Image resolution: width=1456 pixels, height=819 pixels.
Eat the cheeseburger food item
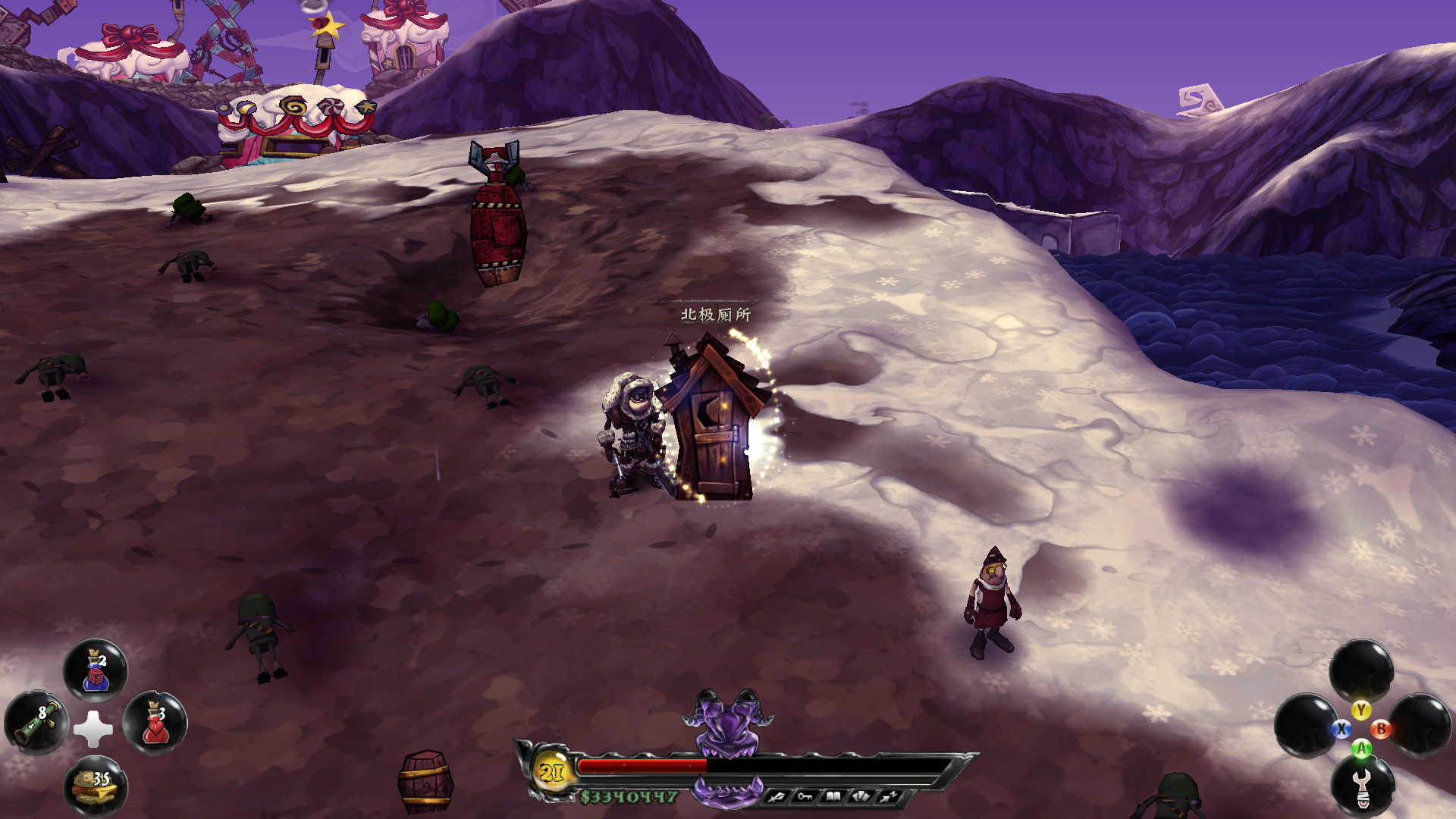click(96, 786)
